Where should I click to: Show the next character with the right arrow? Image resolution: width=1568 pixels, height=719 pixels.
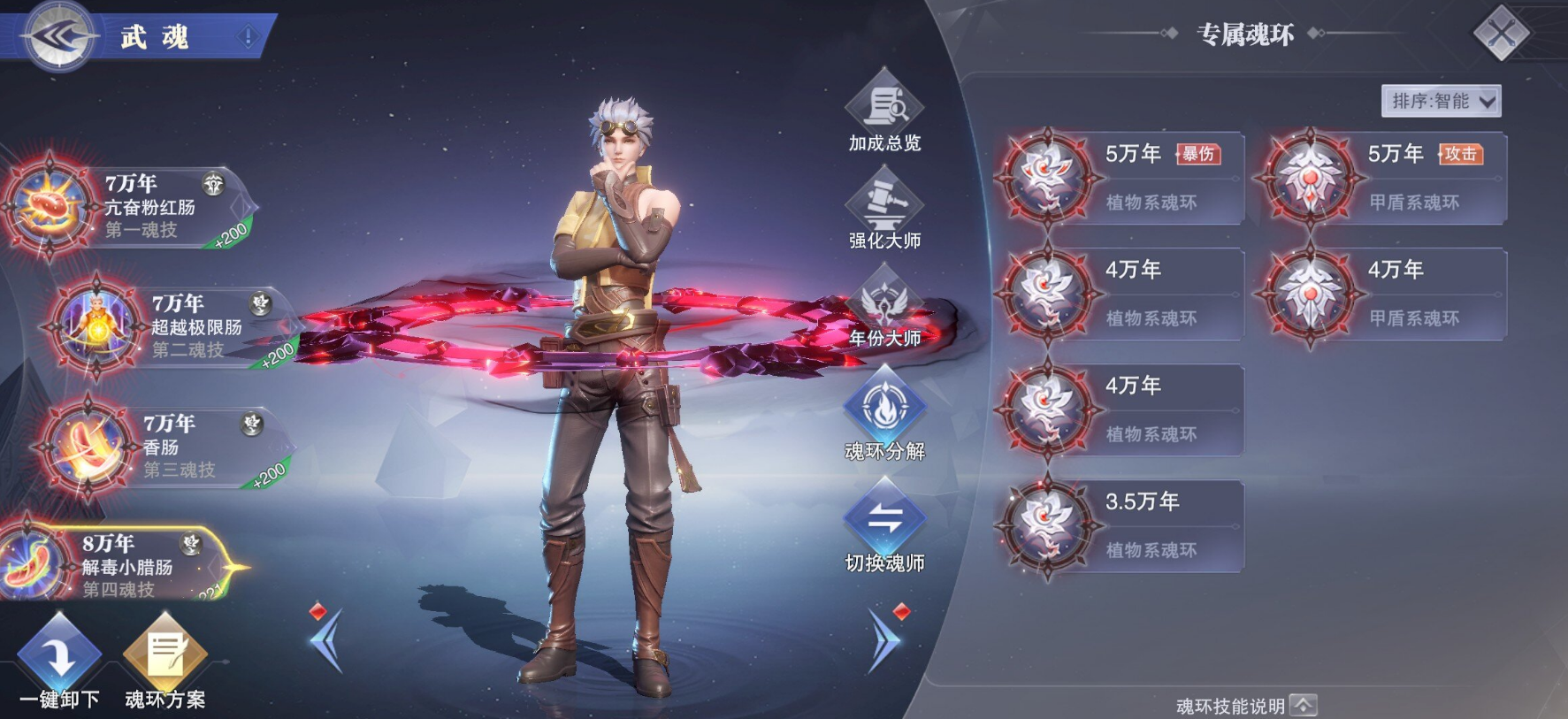[885, 639]
